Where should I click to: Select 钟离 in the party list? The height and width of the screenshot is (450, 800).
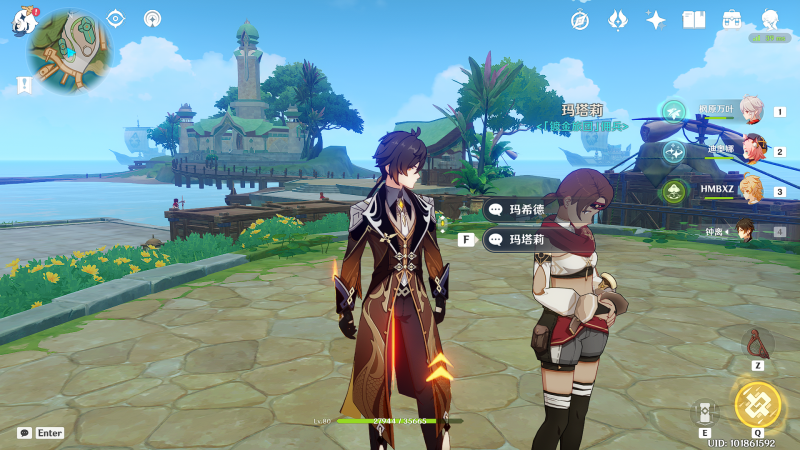pyautogui.click(x=744, y=231)
